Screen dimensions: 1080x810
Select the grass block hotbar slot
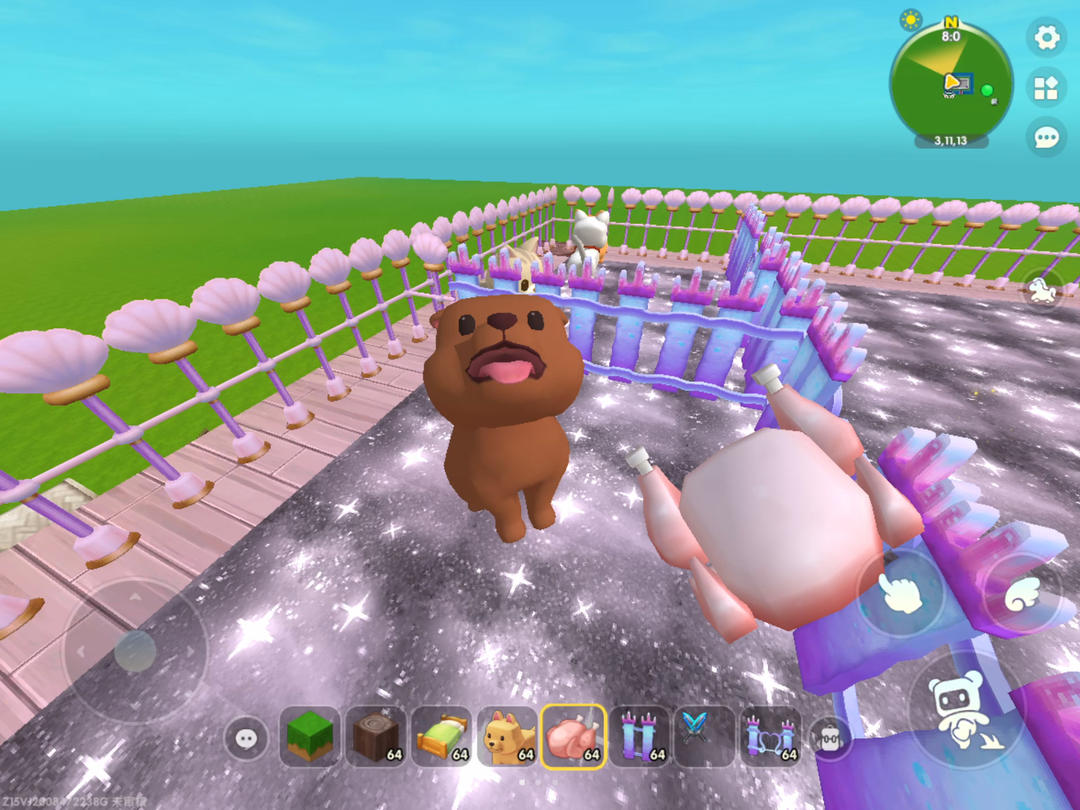click(310, 738)
